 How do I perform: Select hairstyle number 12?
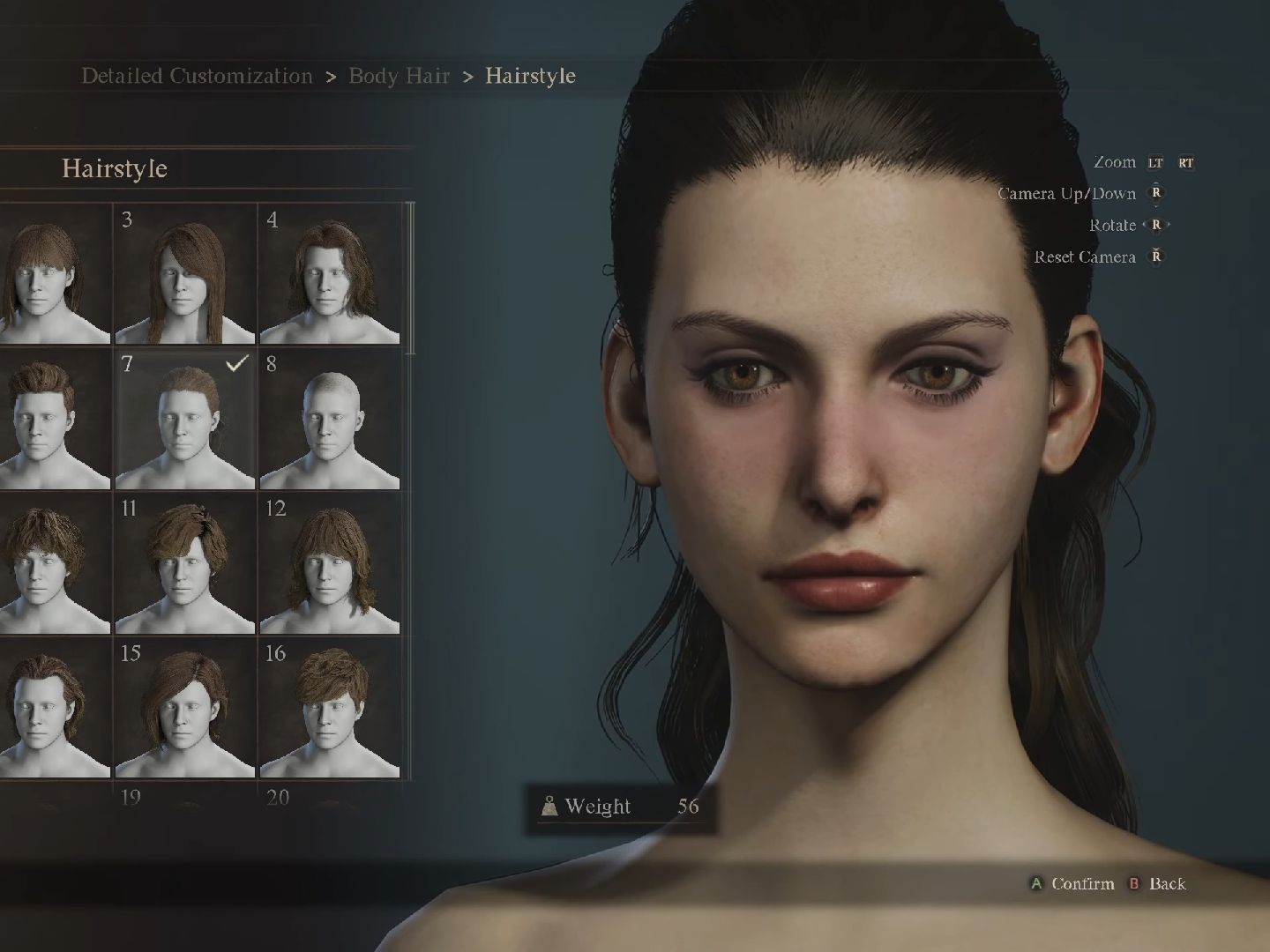click(x=330, y=564)
